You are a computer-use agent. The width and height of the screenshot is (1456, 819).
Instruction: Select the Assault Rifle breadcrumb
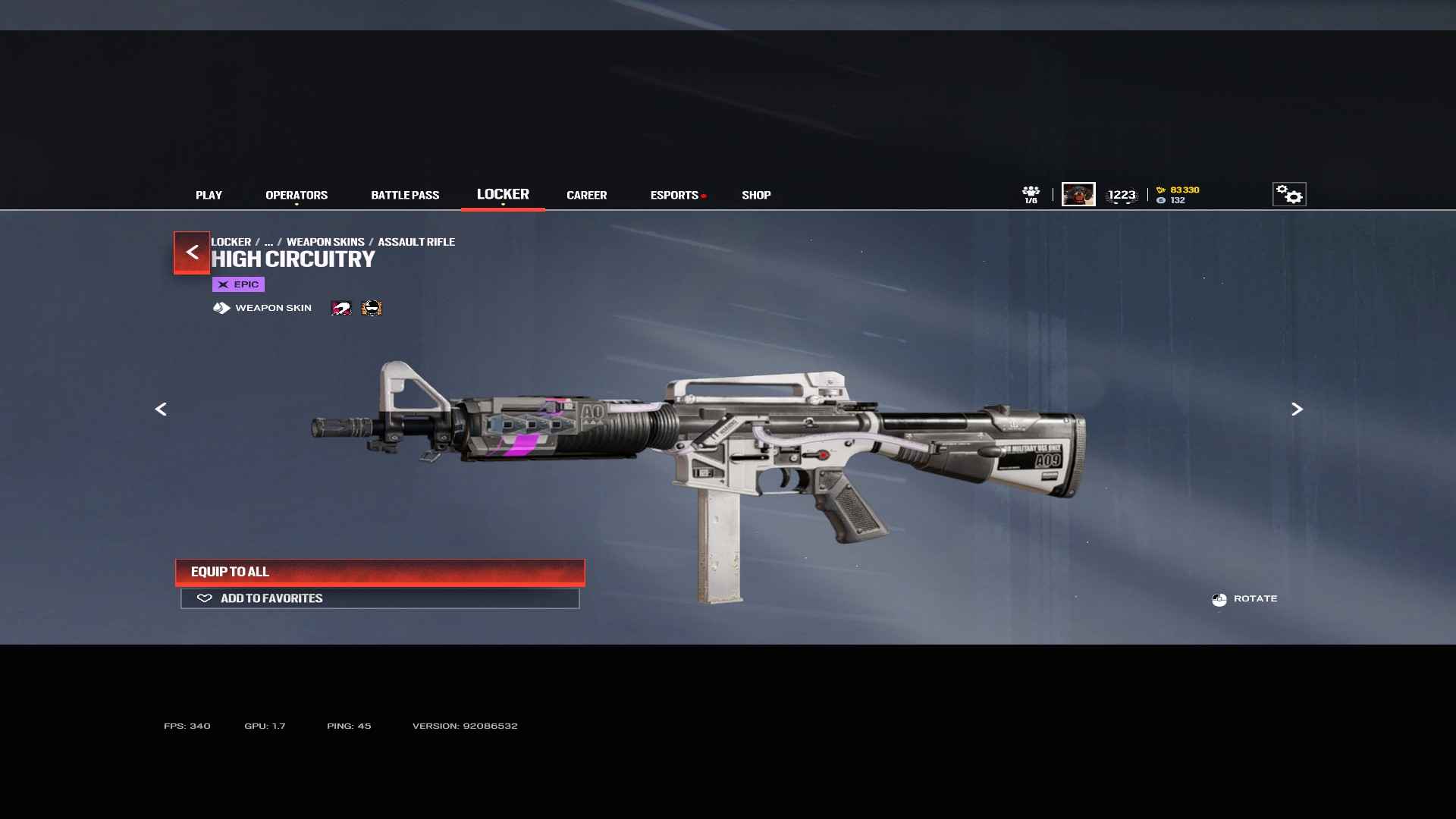tap(416, 242)
